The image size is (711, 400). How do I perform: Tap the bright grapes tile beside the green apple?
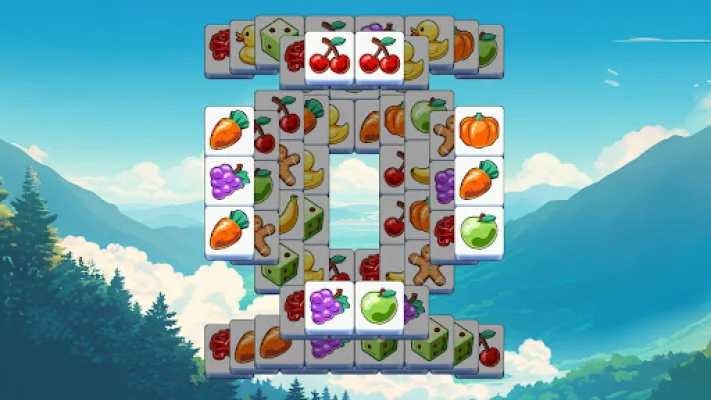click(x=328, y=306)
